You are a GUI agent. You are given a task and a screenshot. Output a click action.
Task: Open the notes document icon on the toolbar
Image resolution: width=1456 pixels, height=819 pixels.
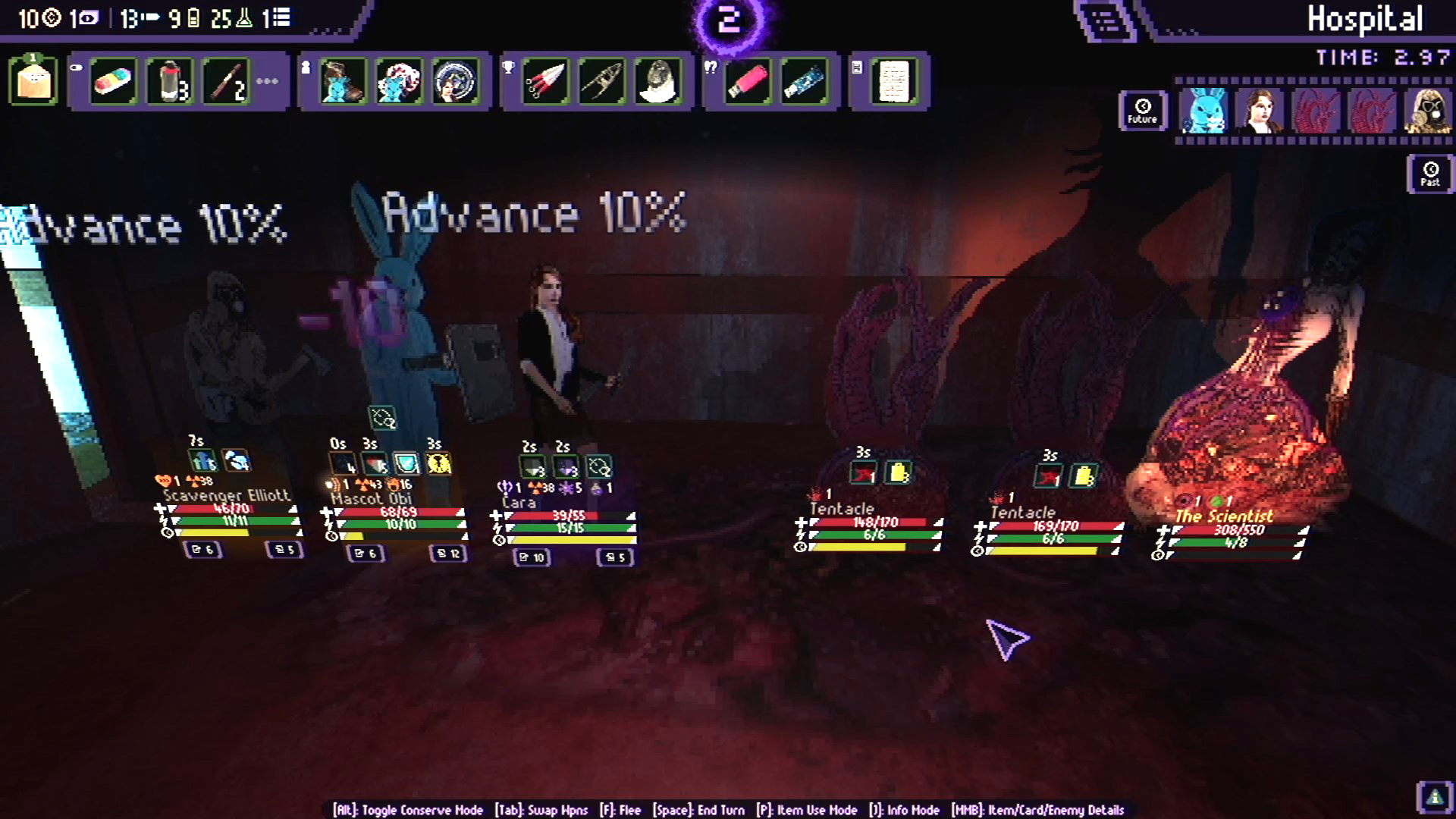click(x=893, y=81)
